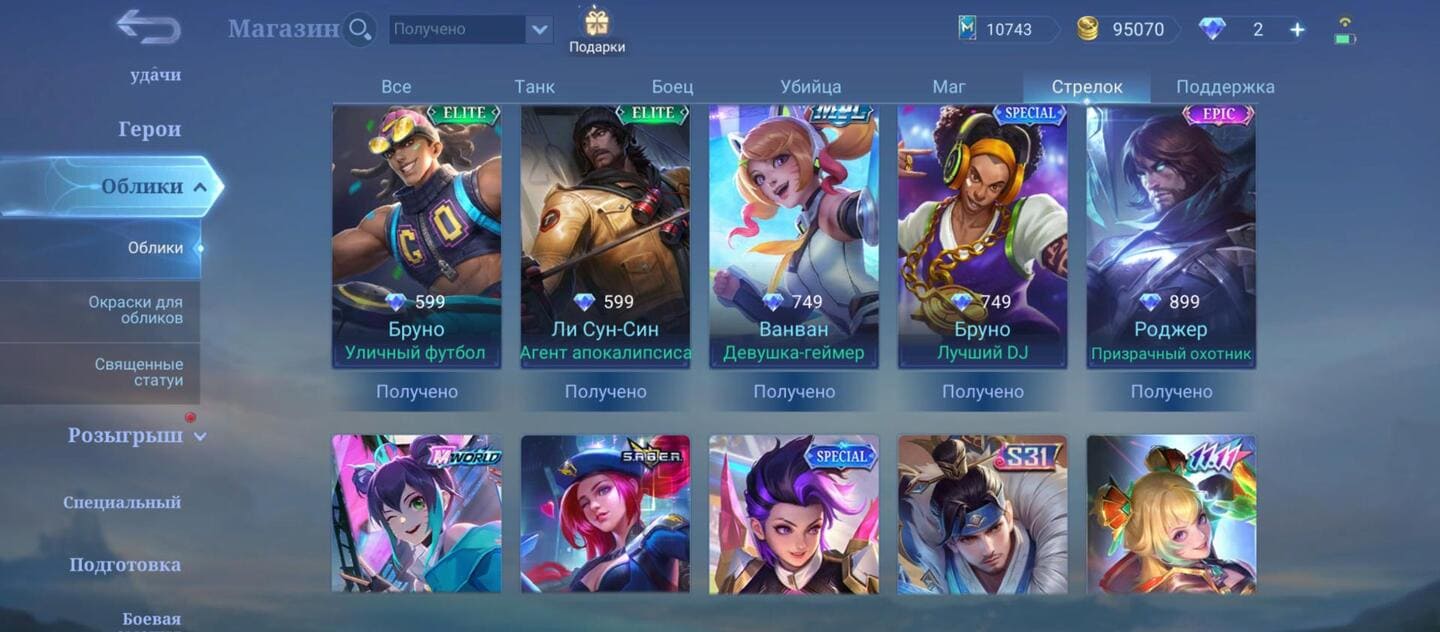This screenshot has height=632, width=1440.
Task: Switch to the Танк tab
Action: (x=534, y=87)
